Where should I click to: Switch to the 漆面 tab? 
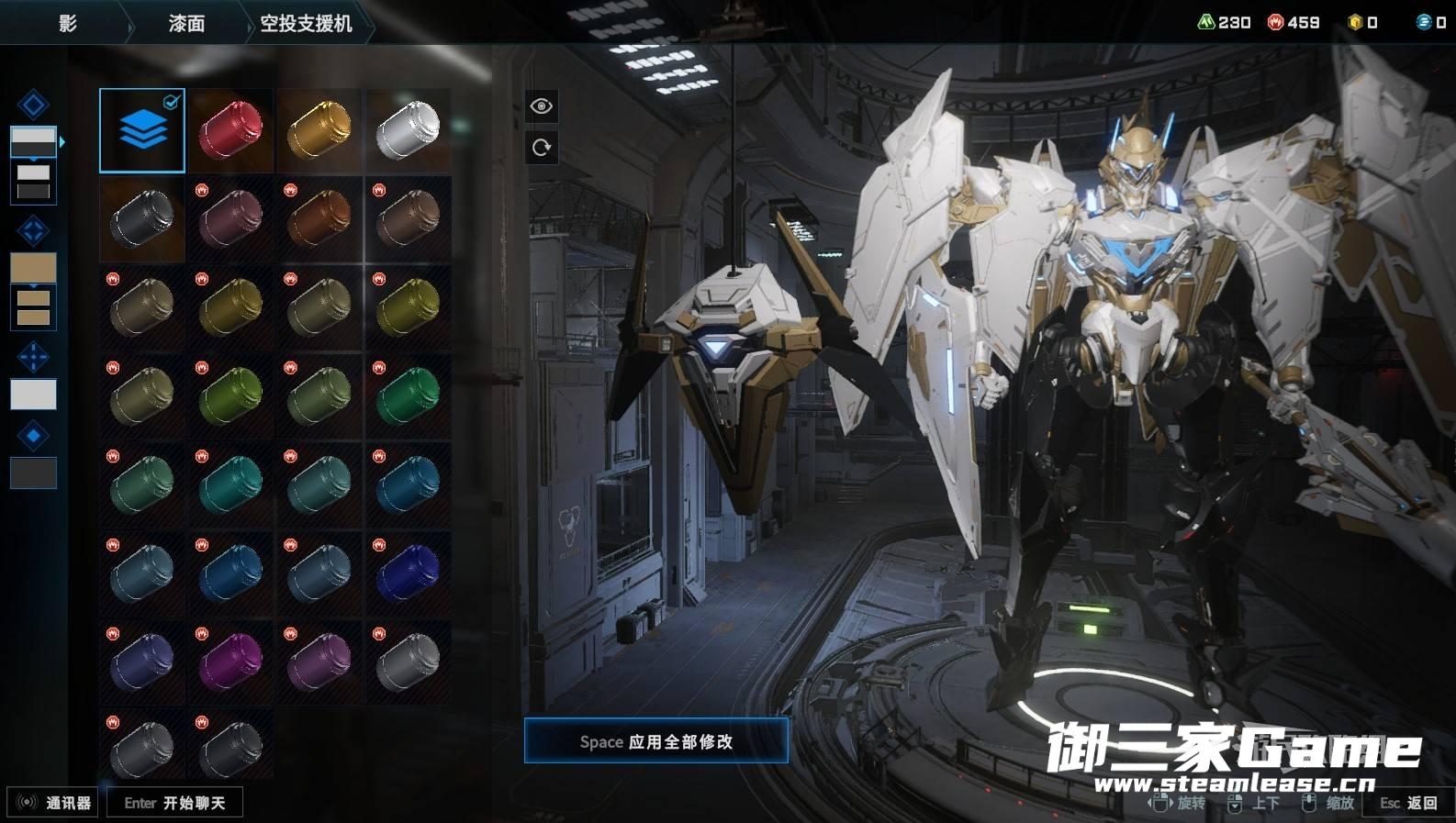[186, 24]
